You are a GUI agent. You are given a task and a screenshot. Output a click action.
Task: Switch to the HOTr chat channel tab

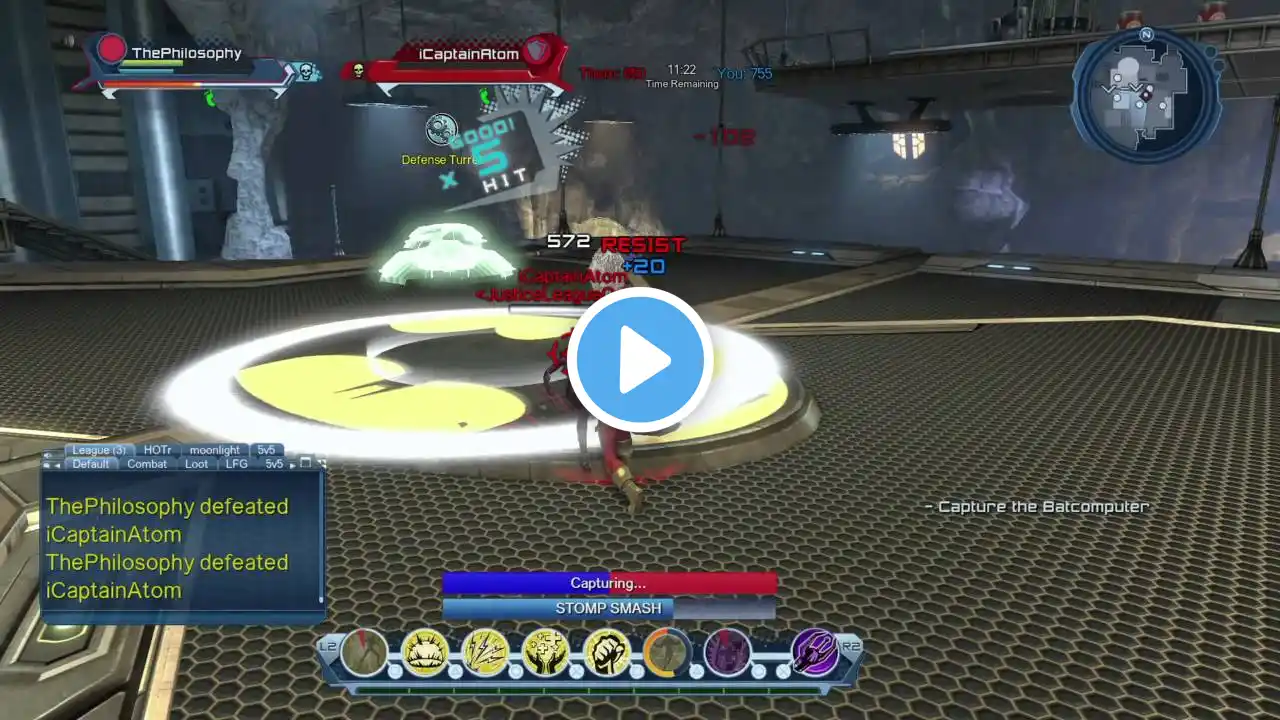click(x=157, y=450)
